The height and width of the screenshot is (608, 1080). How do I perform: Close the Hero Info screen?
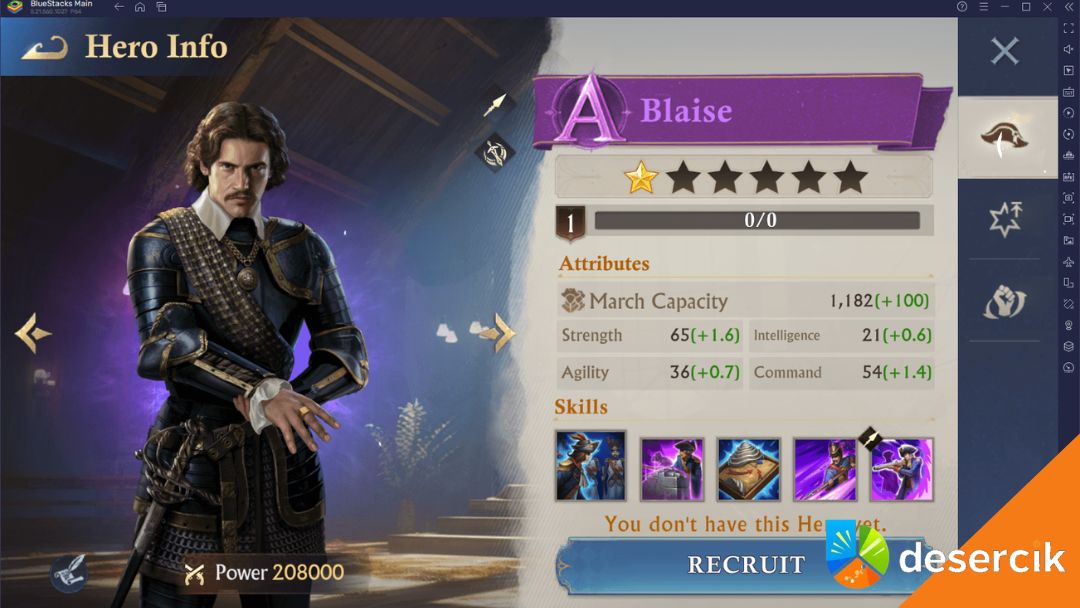click(x=1004, y=51)
